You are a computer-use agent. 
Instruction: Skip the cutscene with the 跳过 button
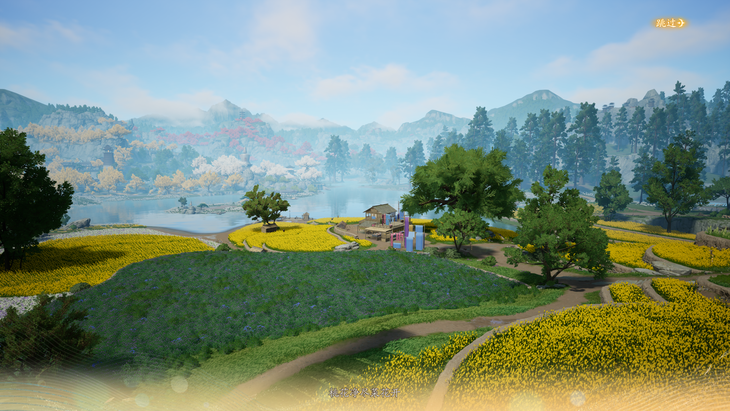[x=669, y=23]
